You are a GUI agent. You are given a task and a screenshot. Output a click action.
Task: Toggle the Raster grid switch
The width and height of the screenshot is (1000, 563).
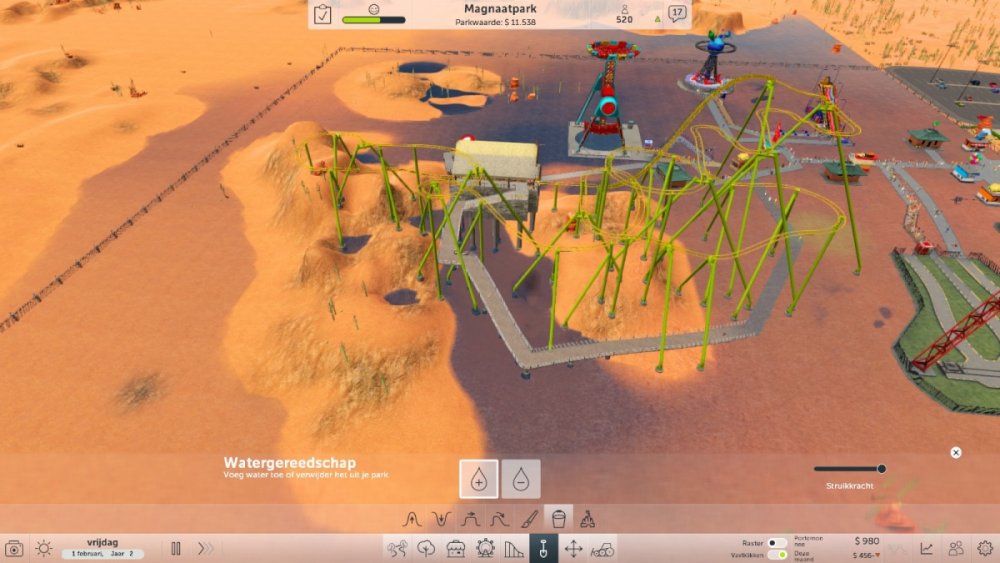(x=777, y=542)
